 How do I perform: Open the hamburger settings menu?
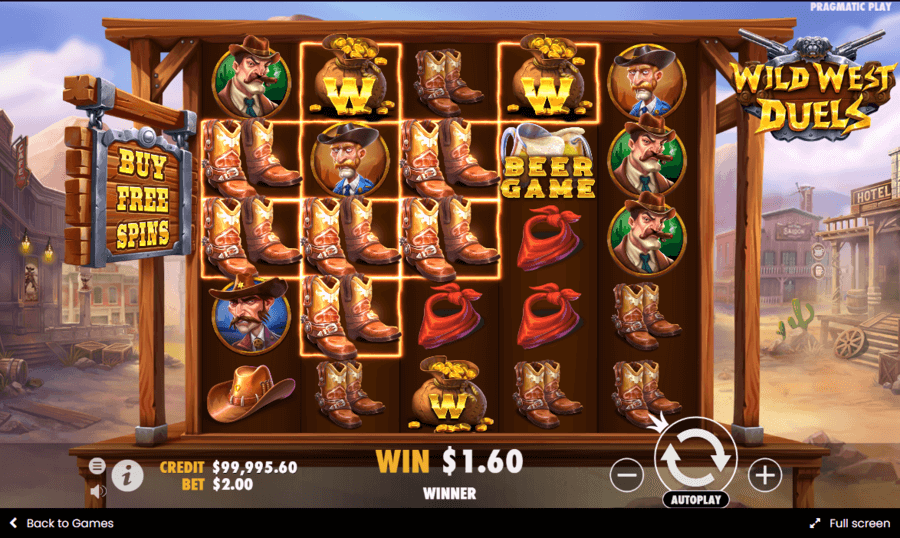97,466
